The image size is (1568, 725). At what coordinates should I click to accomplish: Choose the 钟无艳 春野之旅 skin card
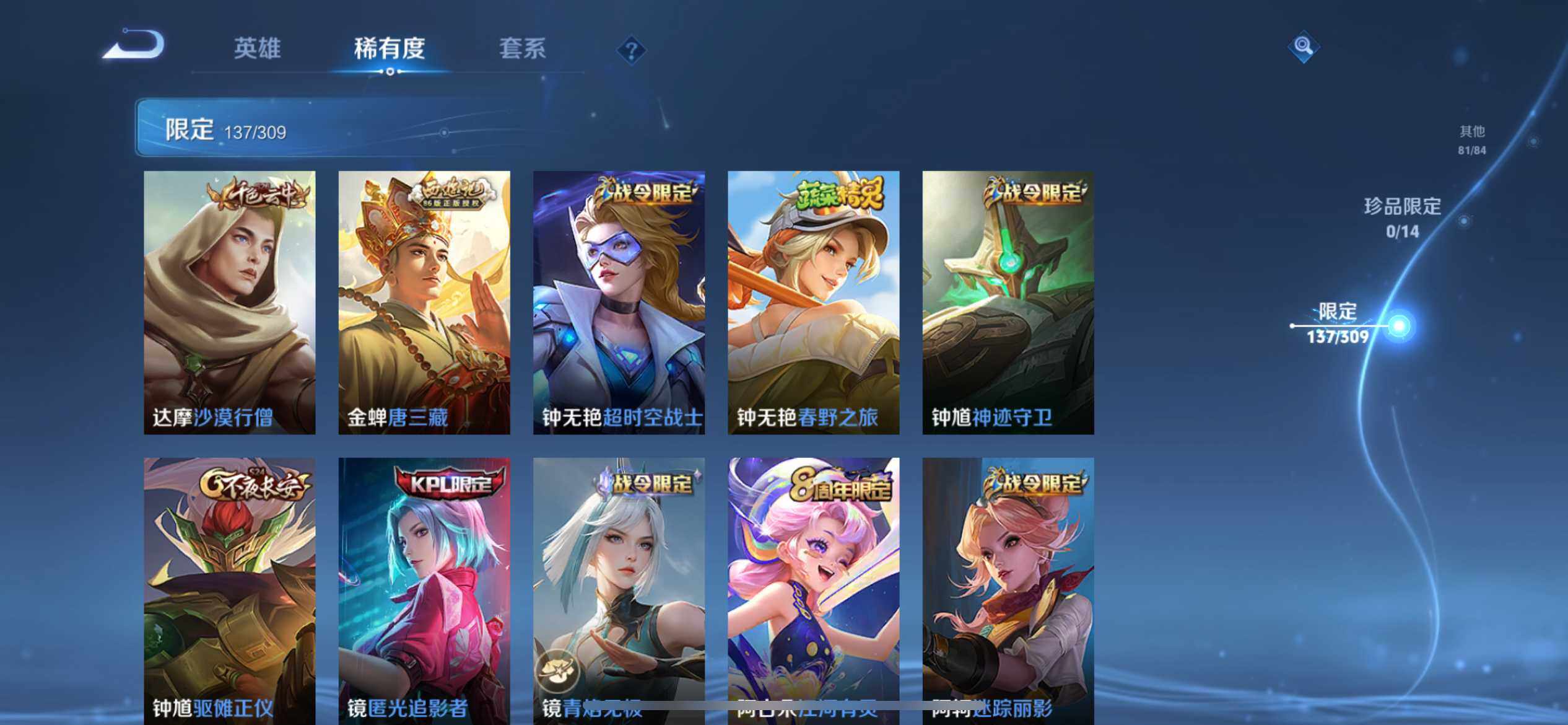813,302
